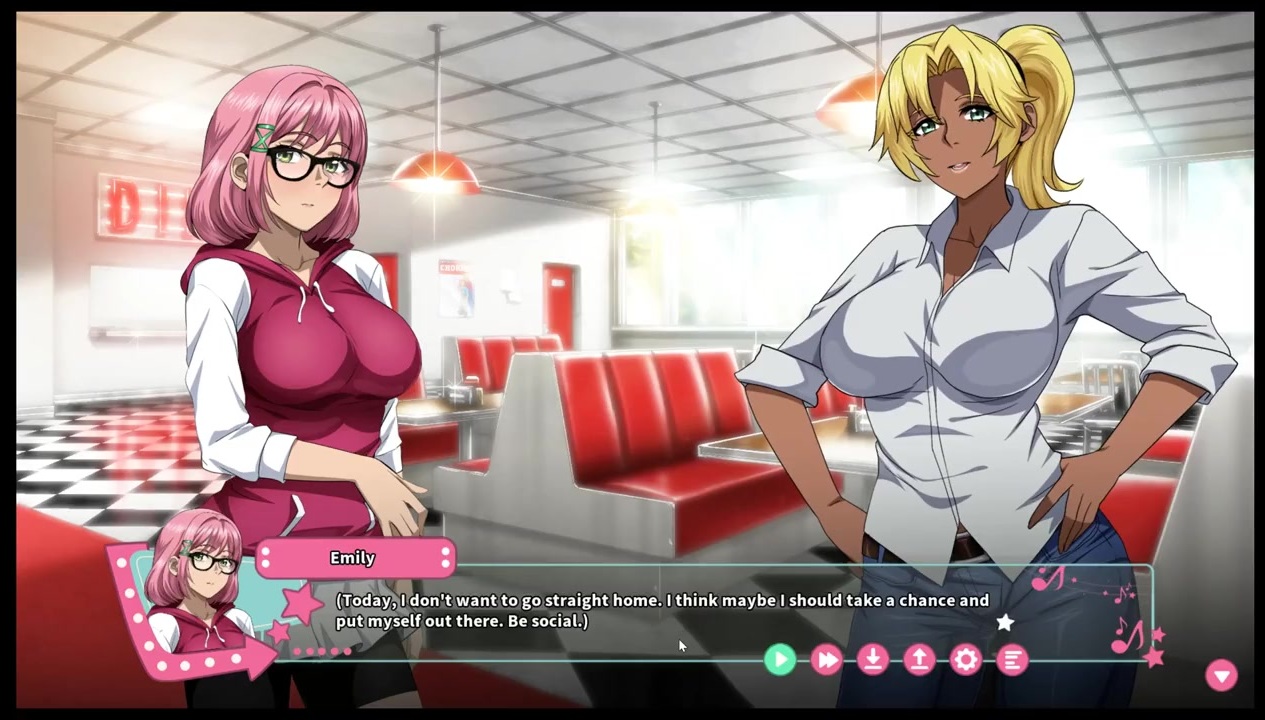
Task: Show the dialogue log with the lines icon
Action: coord(1012,660)
